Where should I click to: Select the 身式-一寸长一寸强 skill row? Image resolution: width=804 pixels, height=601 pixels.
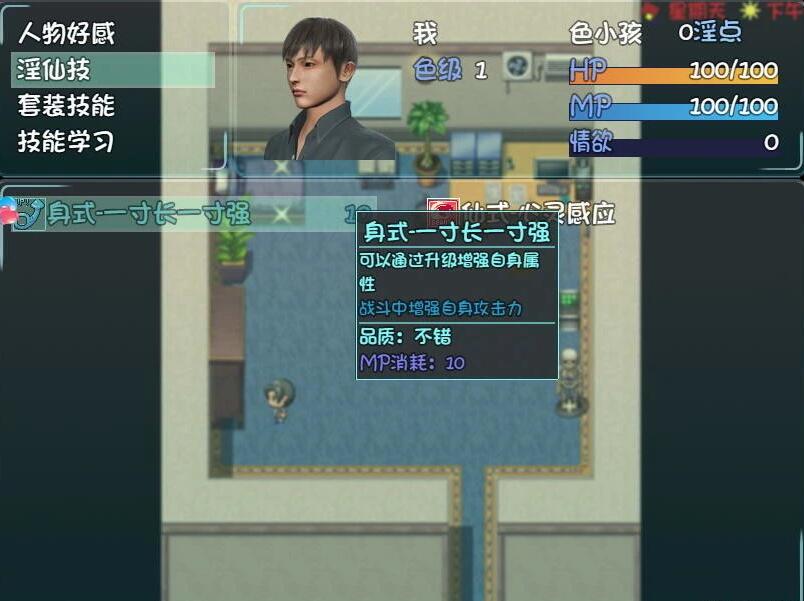150,214
